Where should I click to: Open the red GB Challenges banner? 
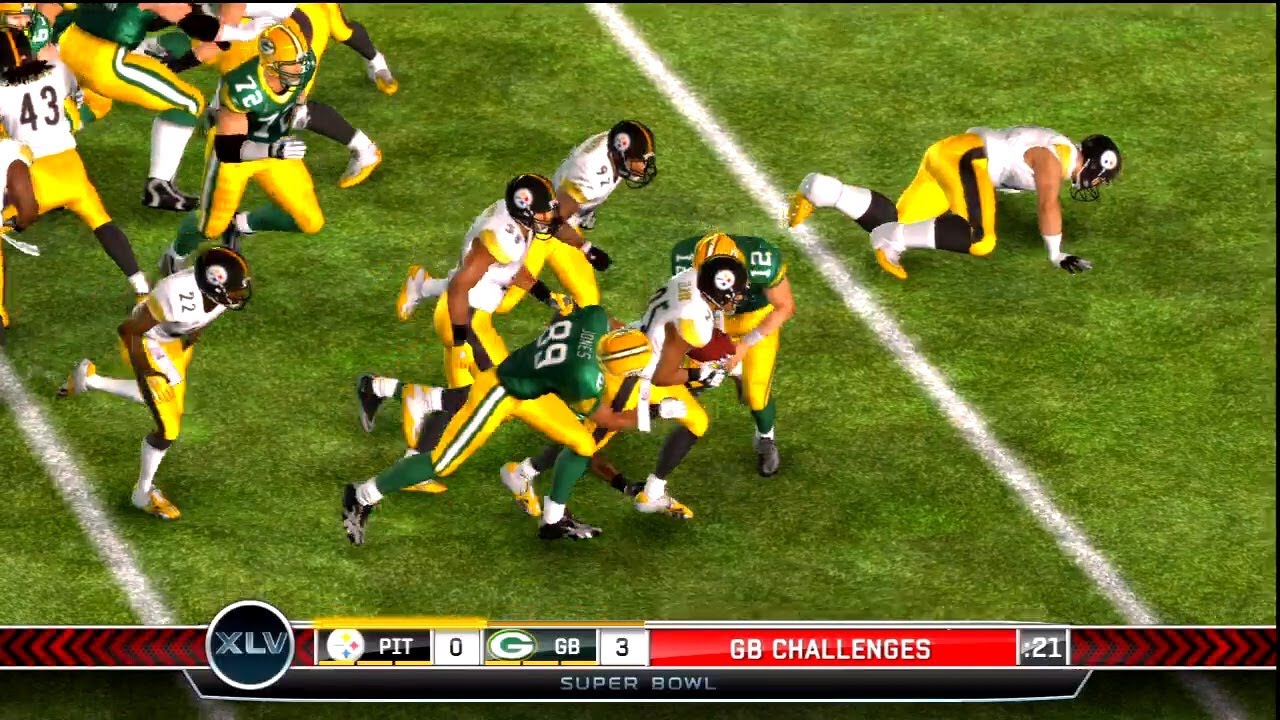pos(831,649)
